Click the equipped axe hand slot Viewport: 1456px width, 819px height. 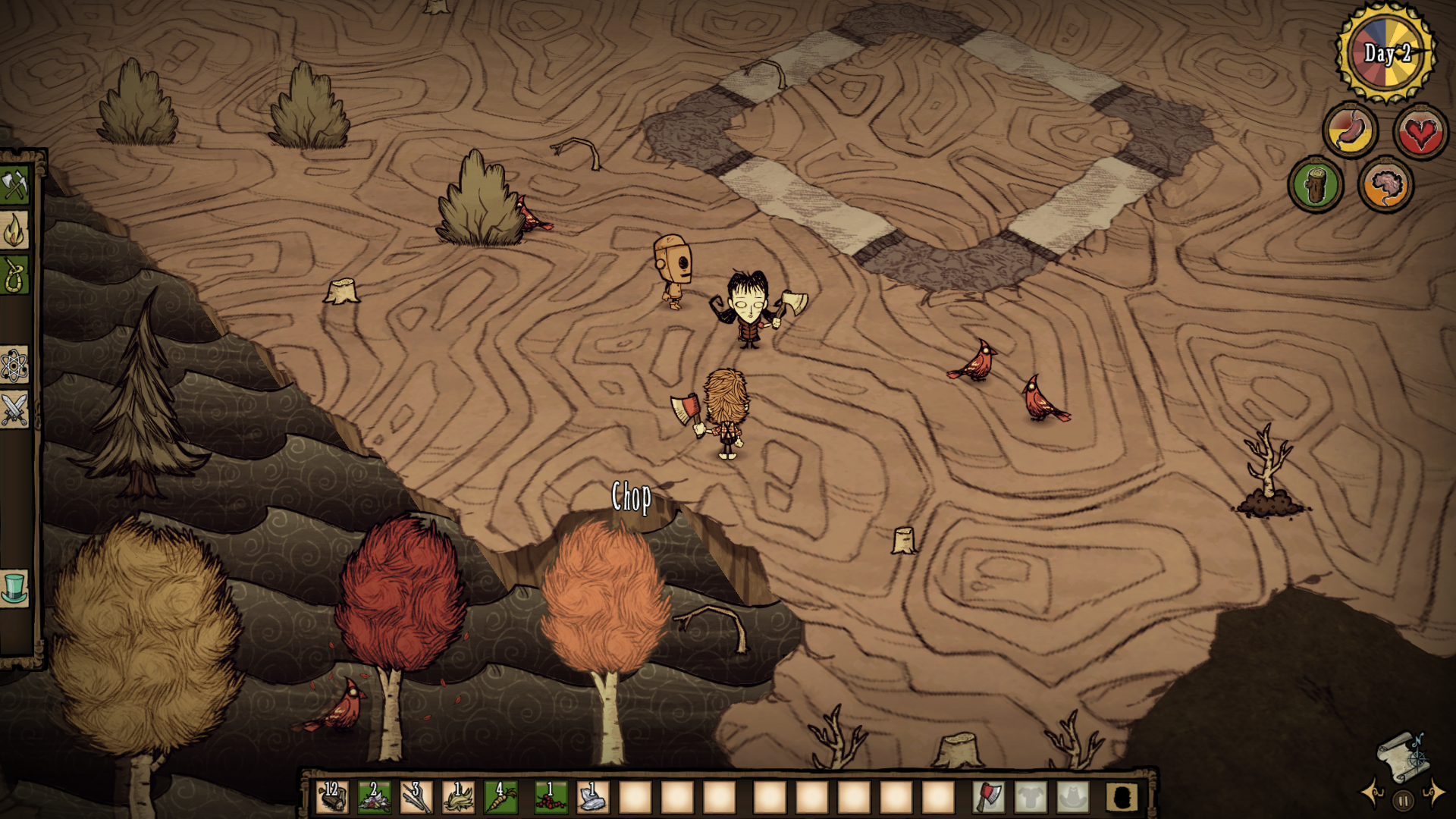coord(988,797)
